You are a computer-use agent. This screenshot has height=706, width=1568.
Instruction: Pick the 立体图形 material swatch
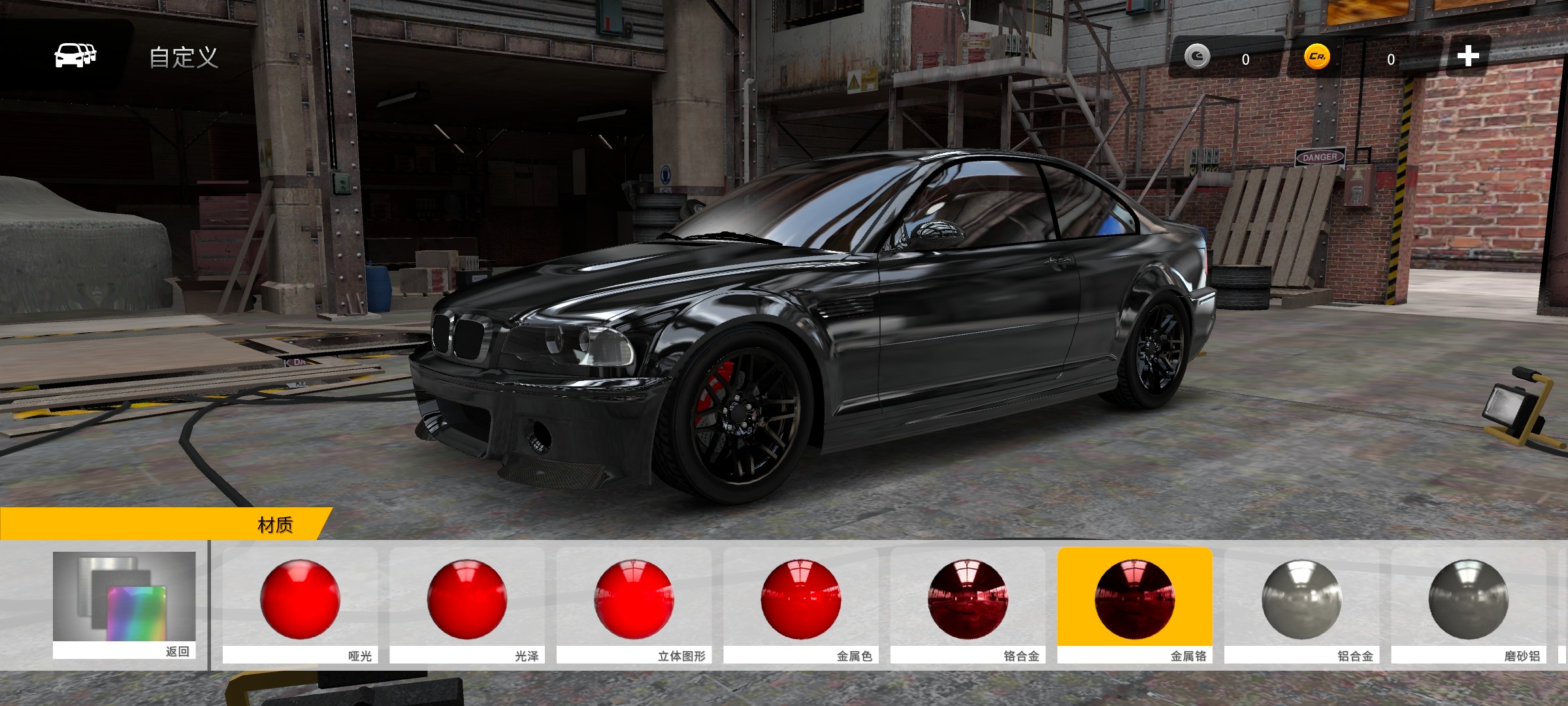(634, 605)
